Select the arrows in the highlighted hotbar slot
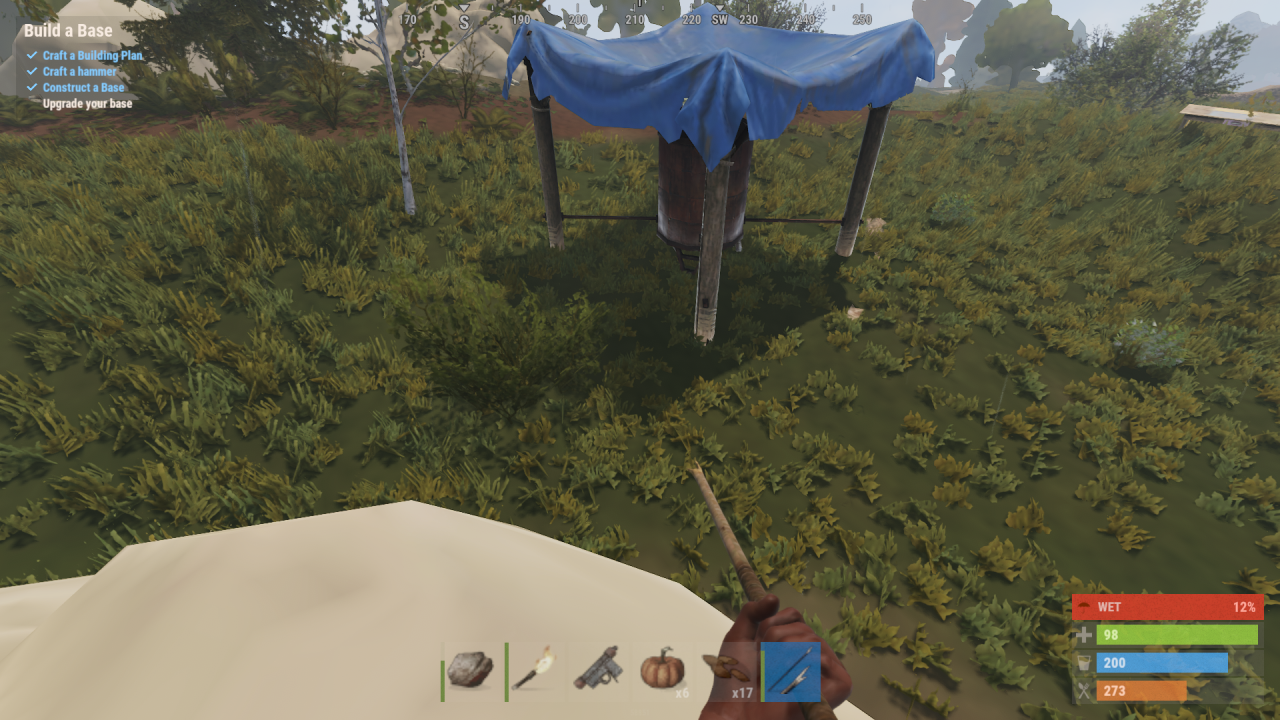This screenshot has height=720, width=1280. tap(791, 671)
